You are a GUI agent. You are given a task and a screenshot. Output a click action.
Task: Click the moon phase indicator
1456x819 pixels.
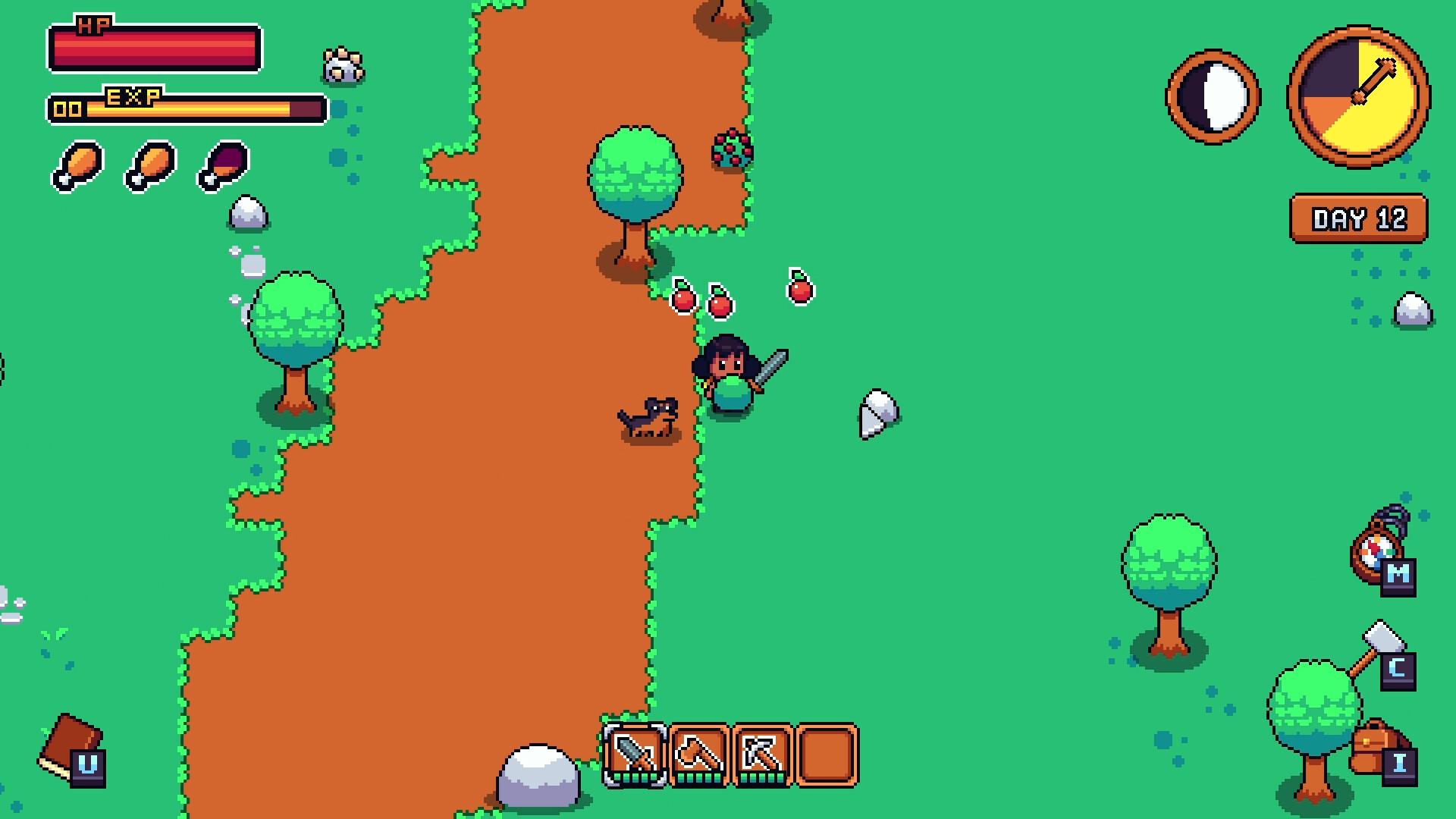pos(1213,95)
